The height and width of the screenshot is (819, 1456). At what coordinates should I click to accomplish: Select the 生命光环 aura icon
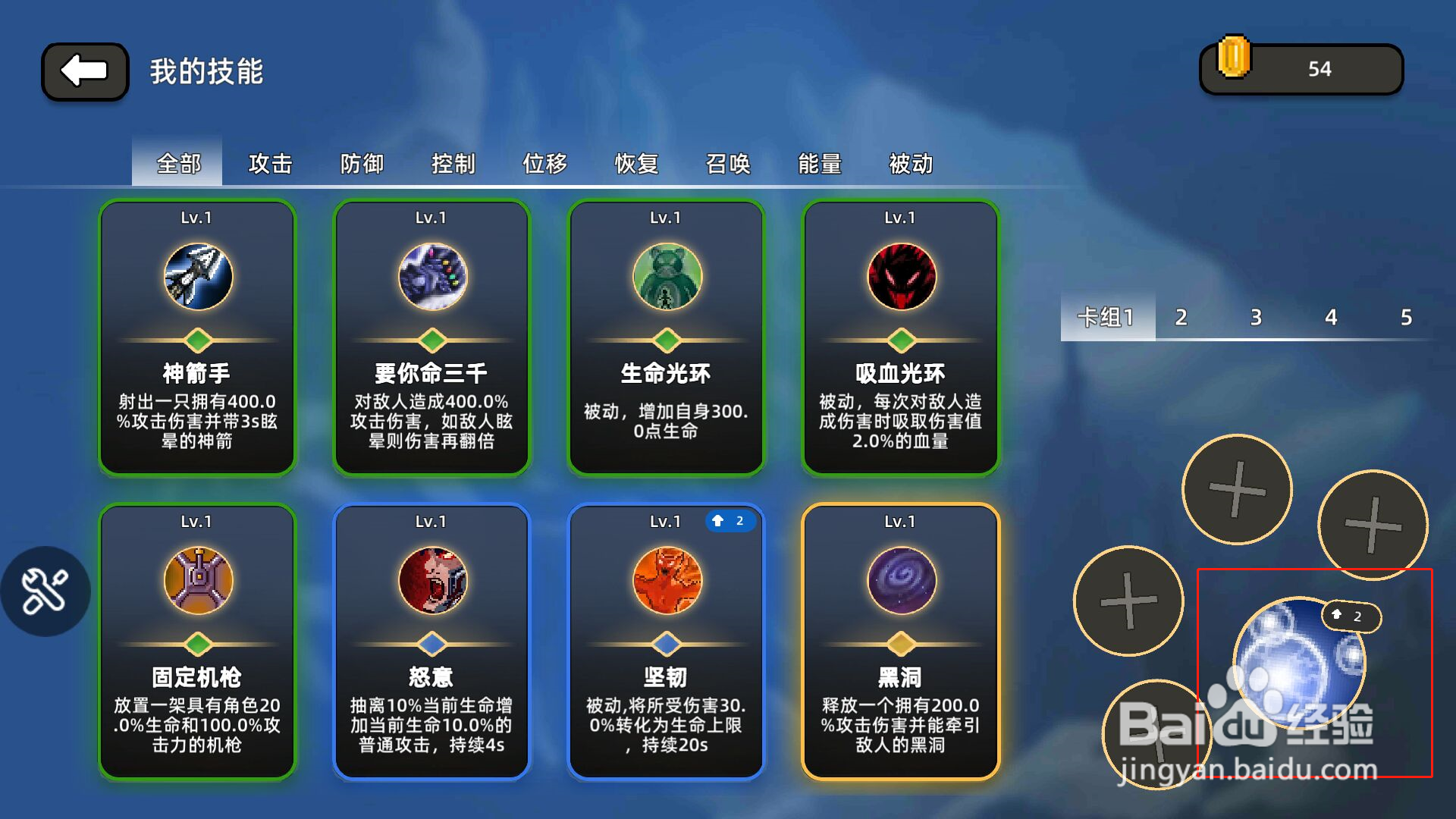667,276
